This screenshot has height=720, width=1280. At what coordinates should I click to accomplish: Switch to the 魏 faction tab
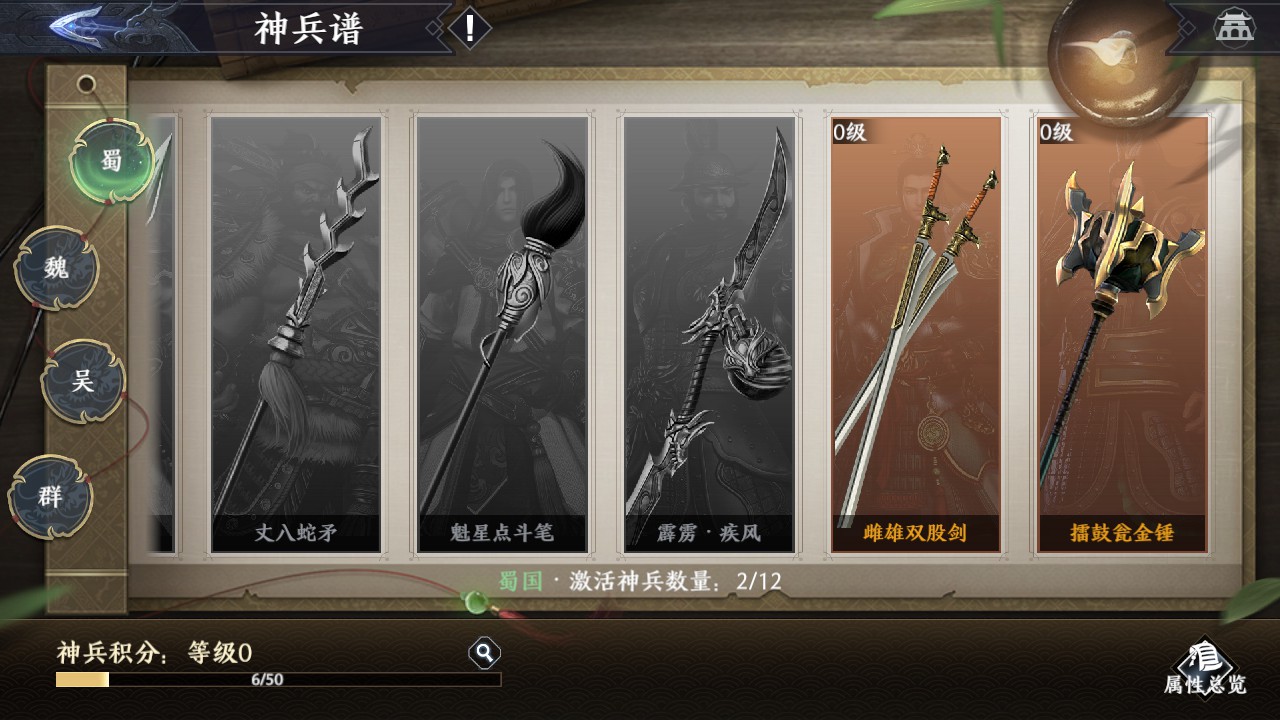tap(58, 268)
